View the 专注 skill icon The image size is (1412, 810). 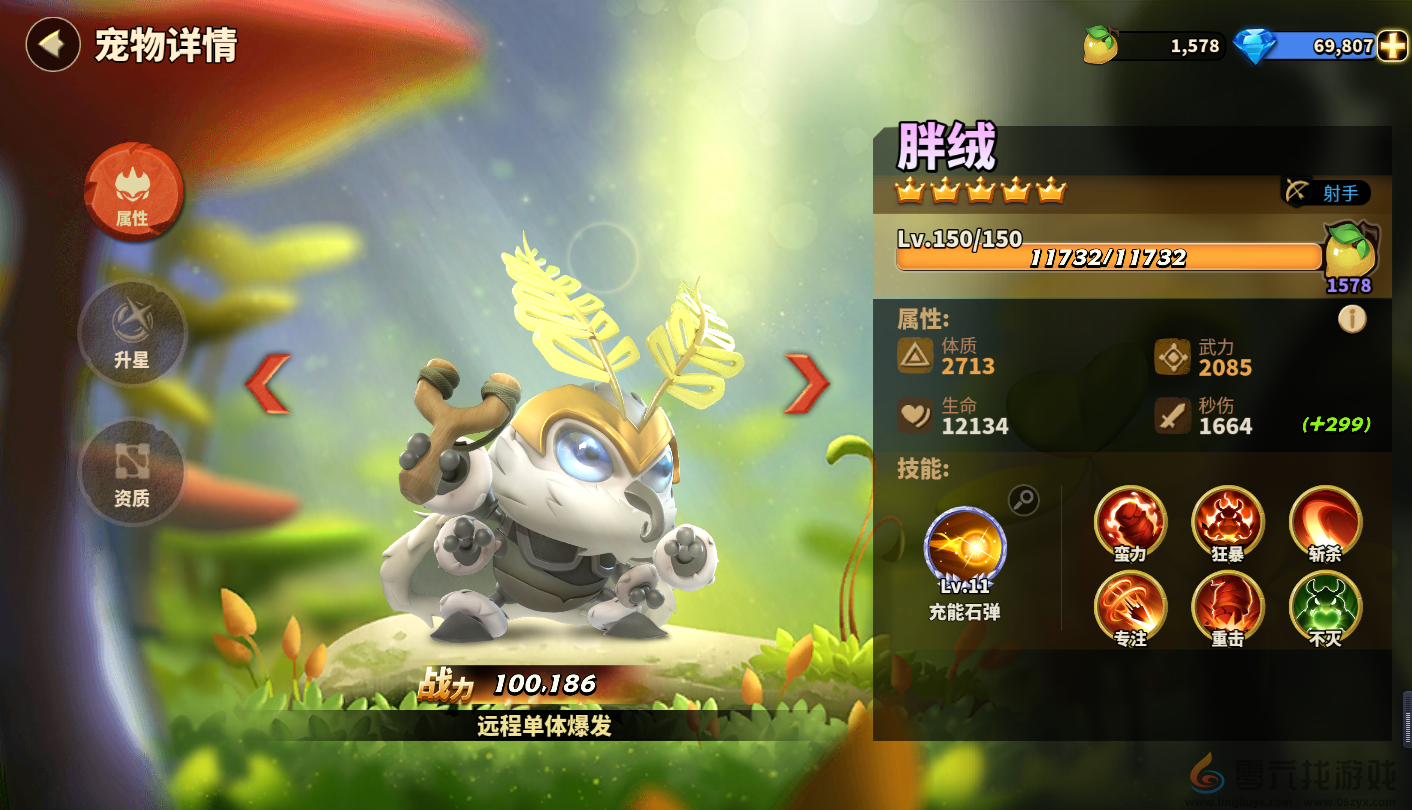point(1130,607)
